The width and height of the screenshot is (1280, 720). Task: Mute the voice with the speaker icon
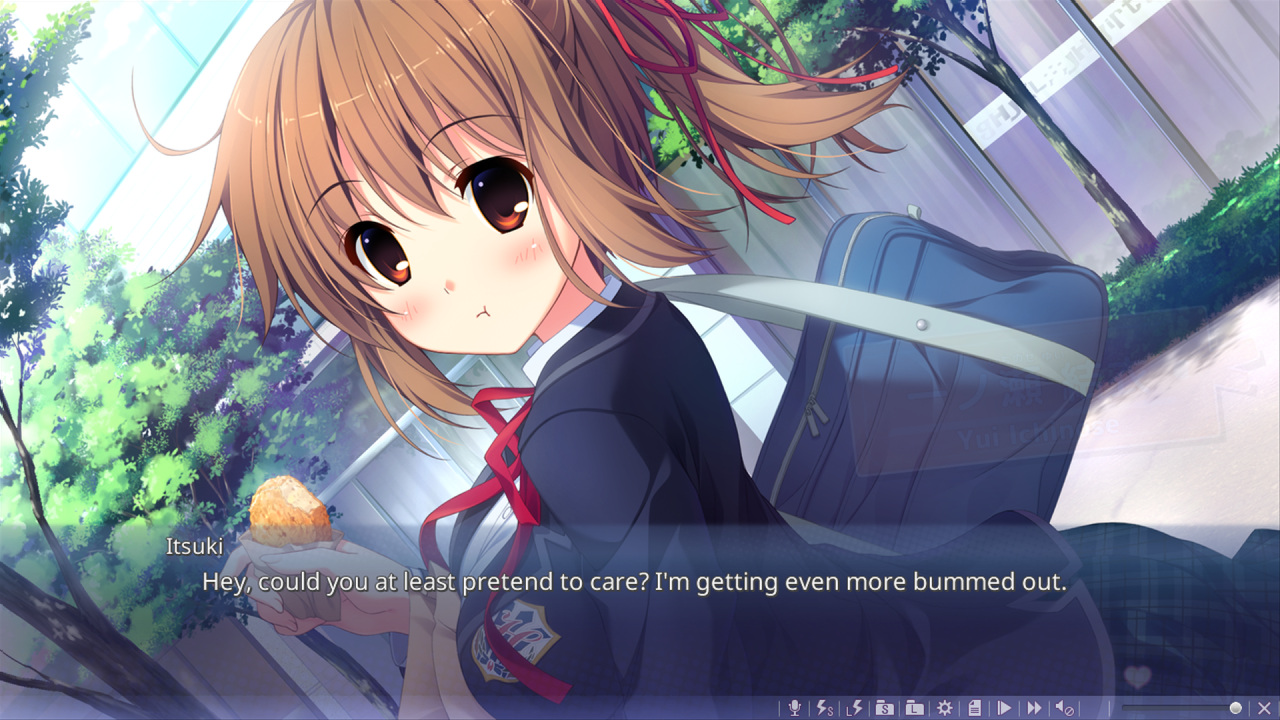pyautogui.click(x=1064, y=708)
